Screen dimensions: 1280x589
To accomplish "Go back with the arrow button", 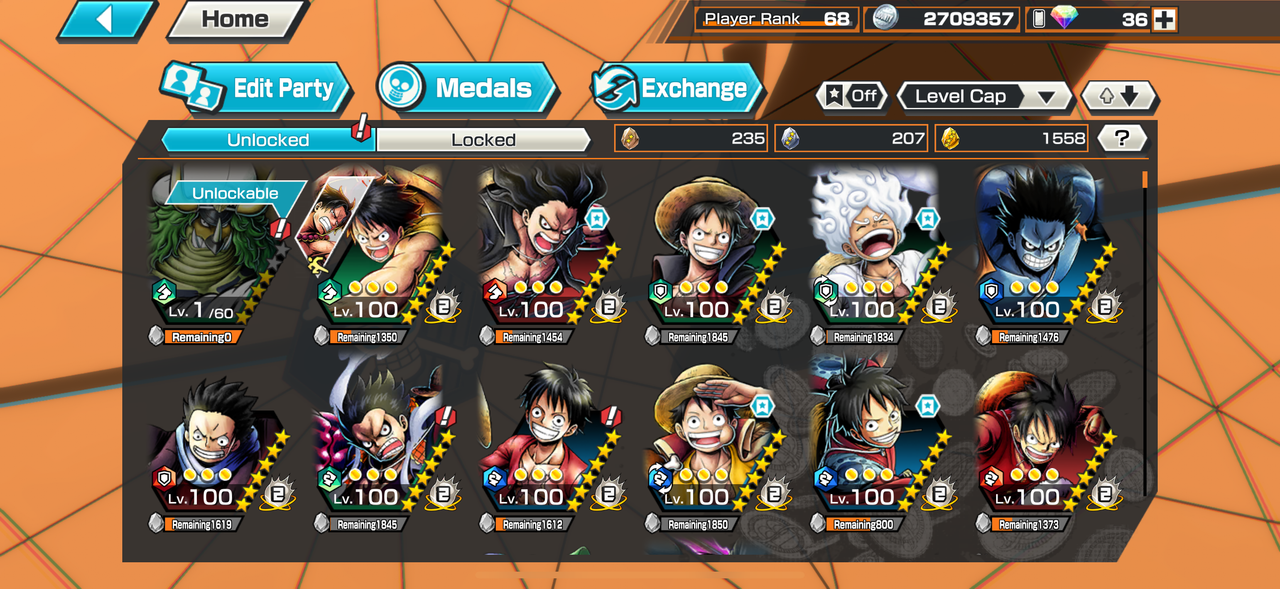I will click(106, 20).
